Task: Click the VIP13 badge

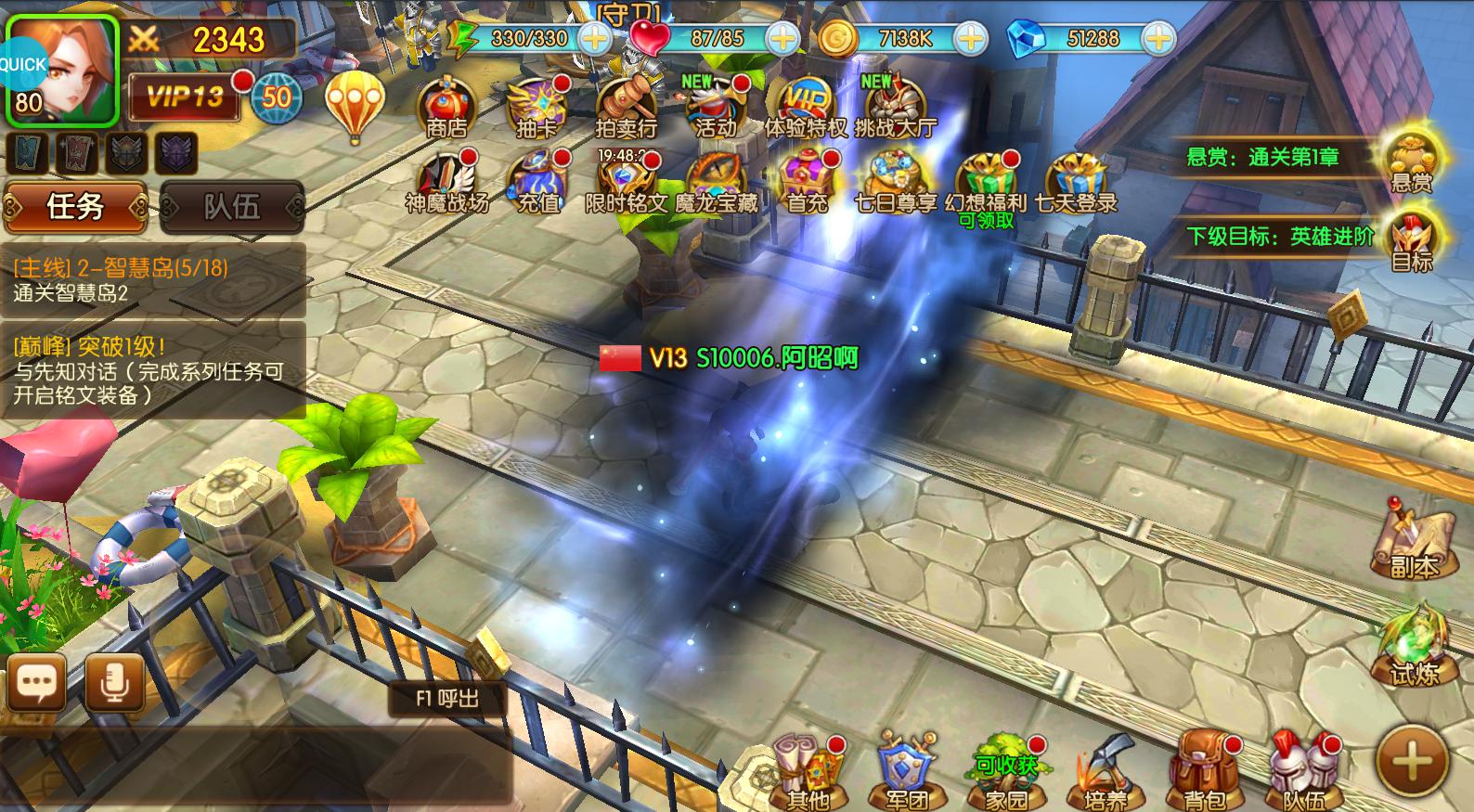Action: point(184,96)
